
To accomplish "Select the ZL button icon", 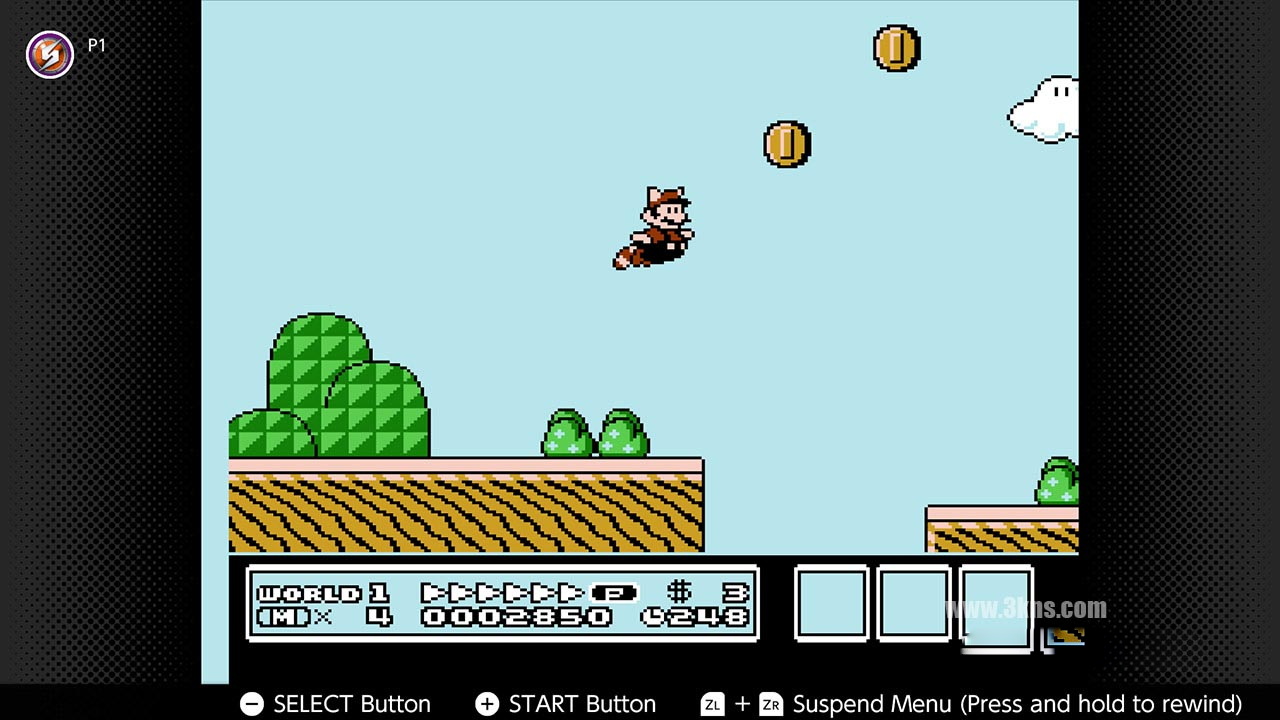I will [713, 704].
